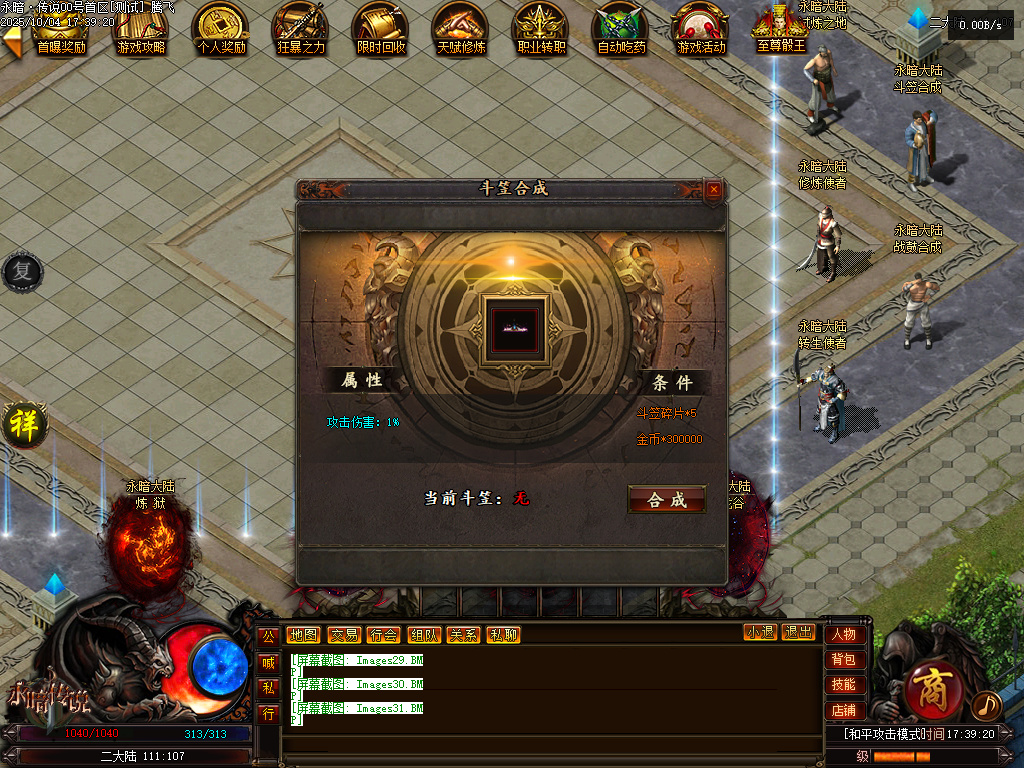Open the 限时回收 recycle icon
This screenshot has height=768, width=1024.
point(381,29)
